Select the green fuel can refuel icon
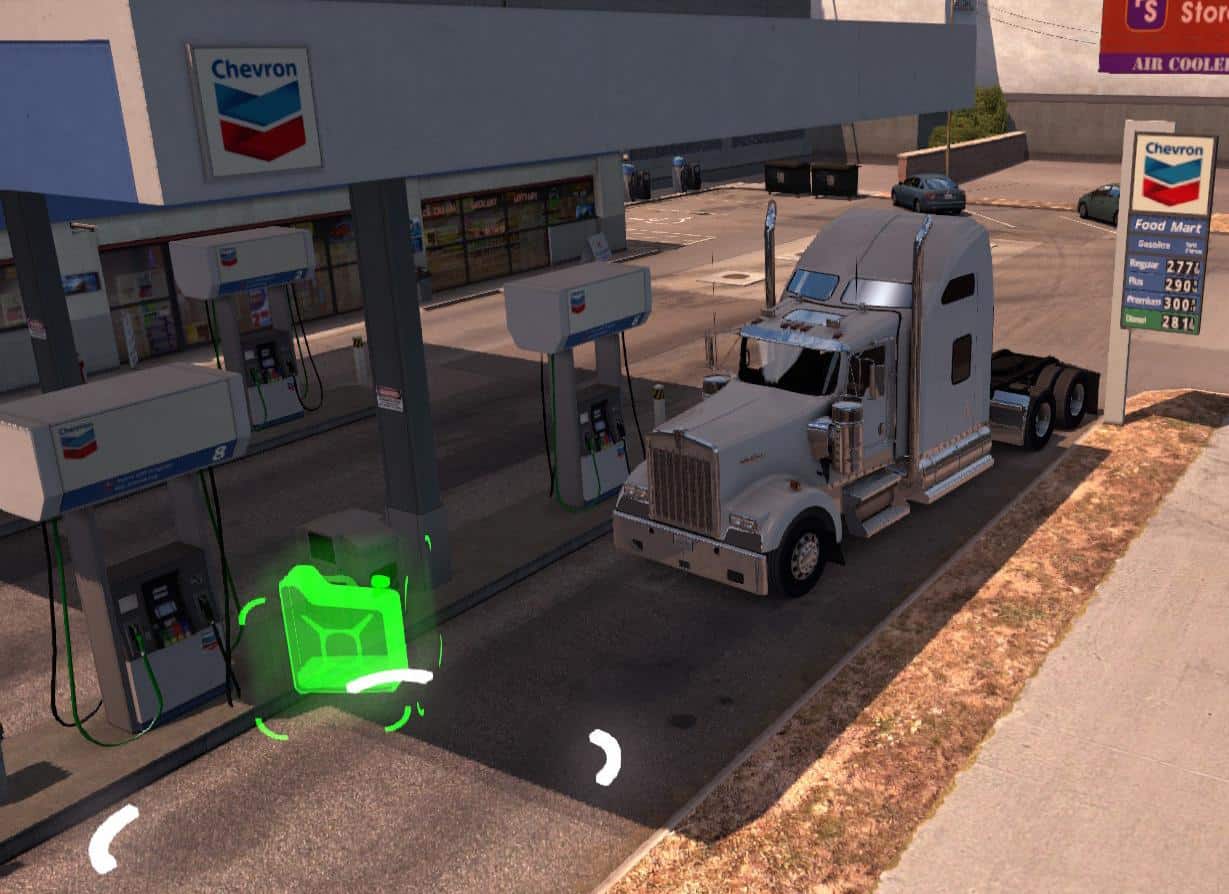The width and height of the screenshot is (1229, 894). [x=341, y=630]
